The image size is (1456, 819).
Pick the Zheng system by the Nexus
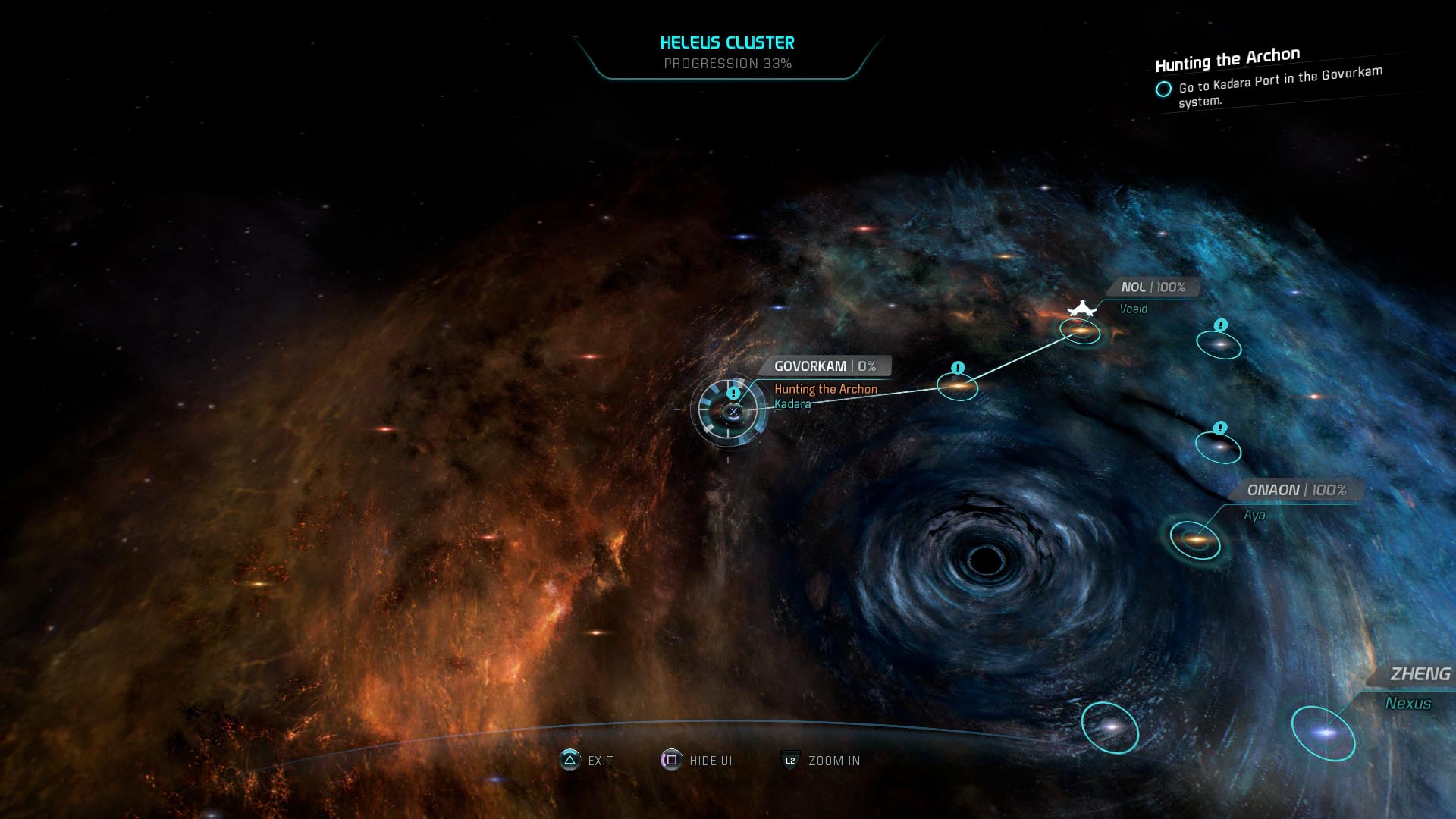pos(1324,733)
